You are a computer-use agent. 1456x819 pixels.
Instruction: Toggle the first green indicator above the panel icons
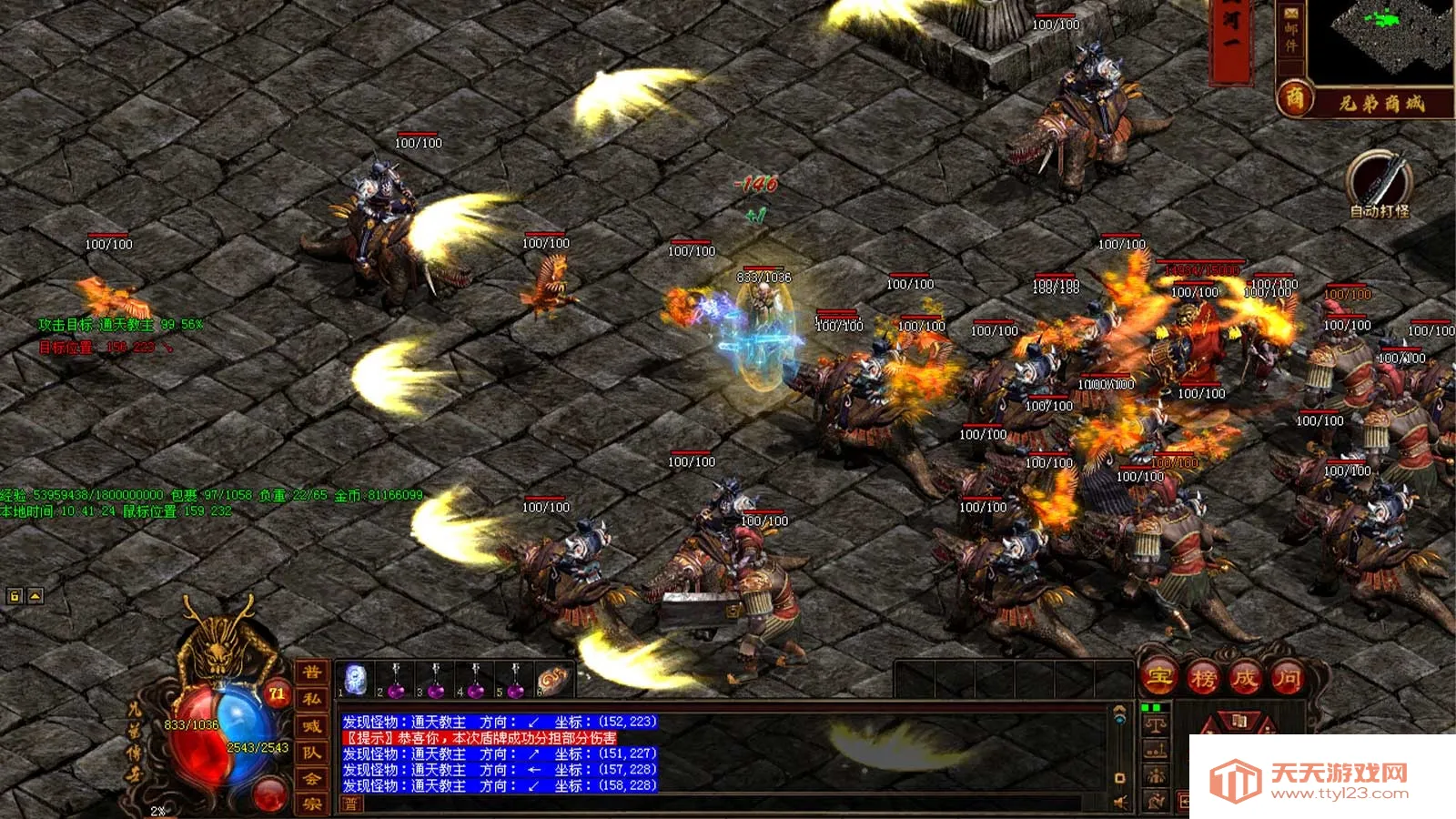pos(1145,707)
